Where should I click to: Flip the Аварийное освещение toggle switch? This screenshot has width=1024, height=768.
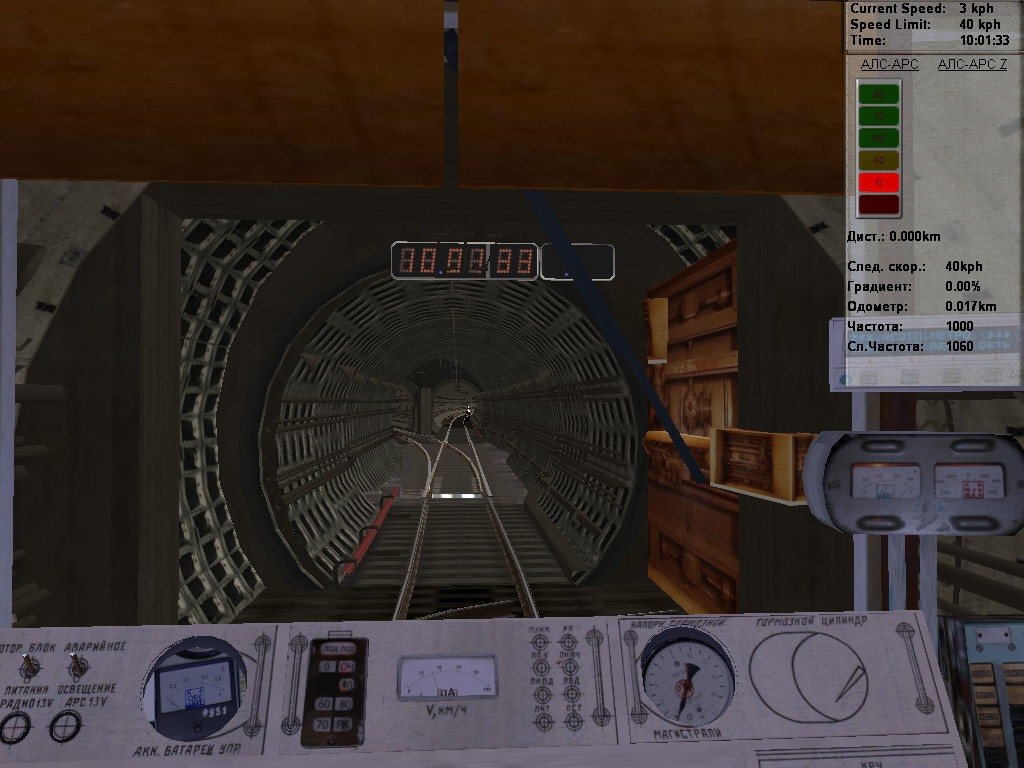point(78,664)
